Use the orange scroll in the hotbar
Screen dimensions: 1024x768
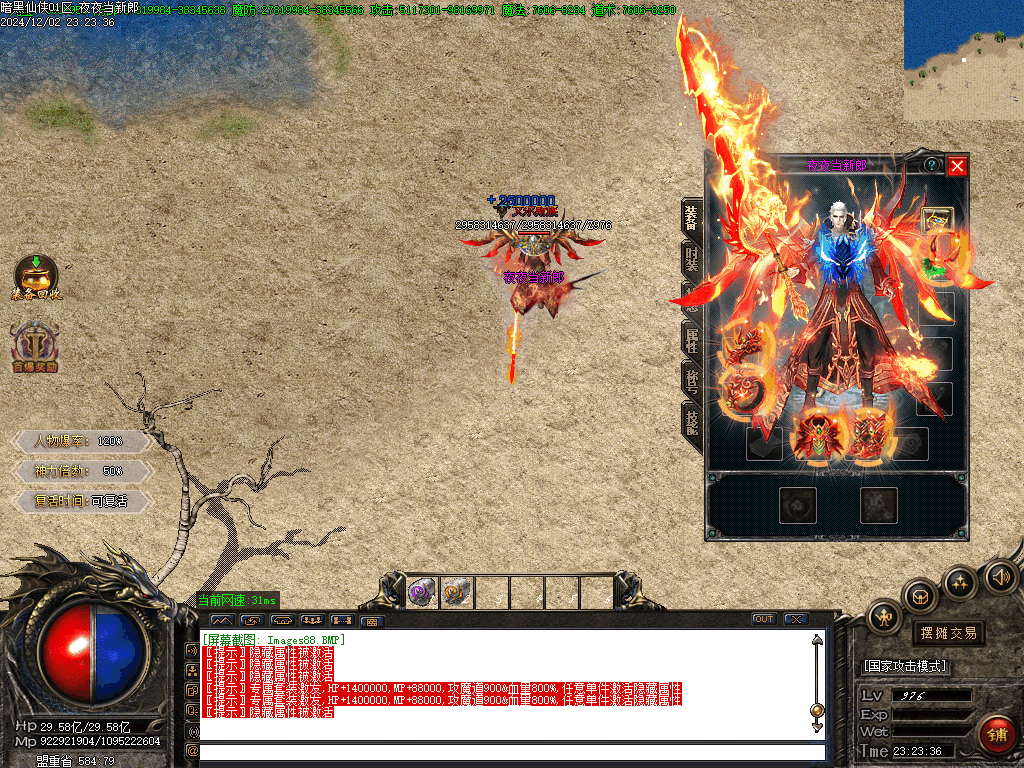457,593
